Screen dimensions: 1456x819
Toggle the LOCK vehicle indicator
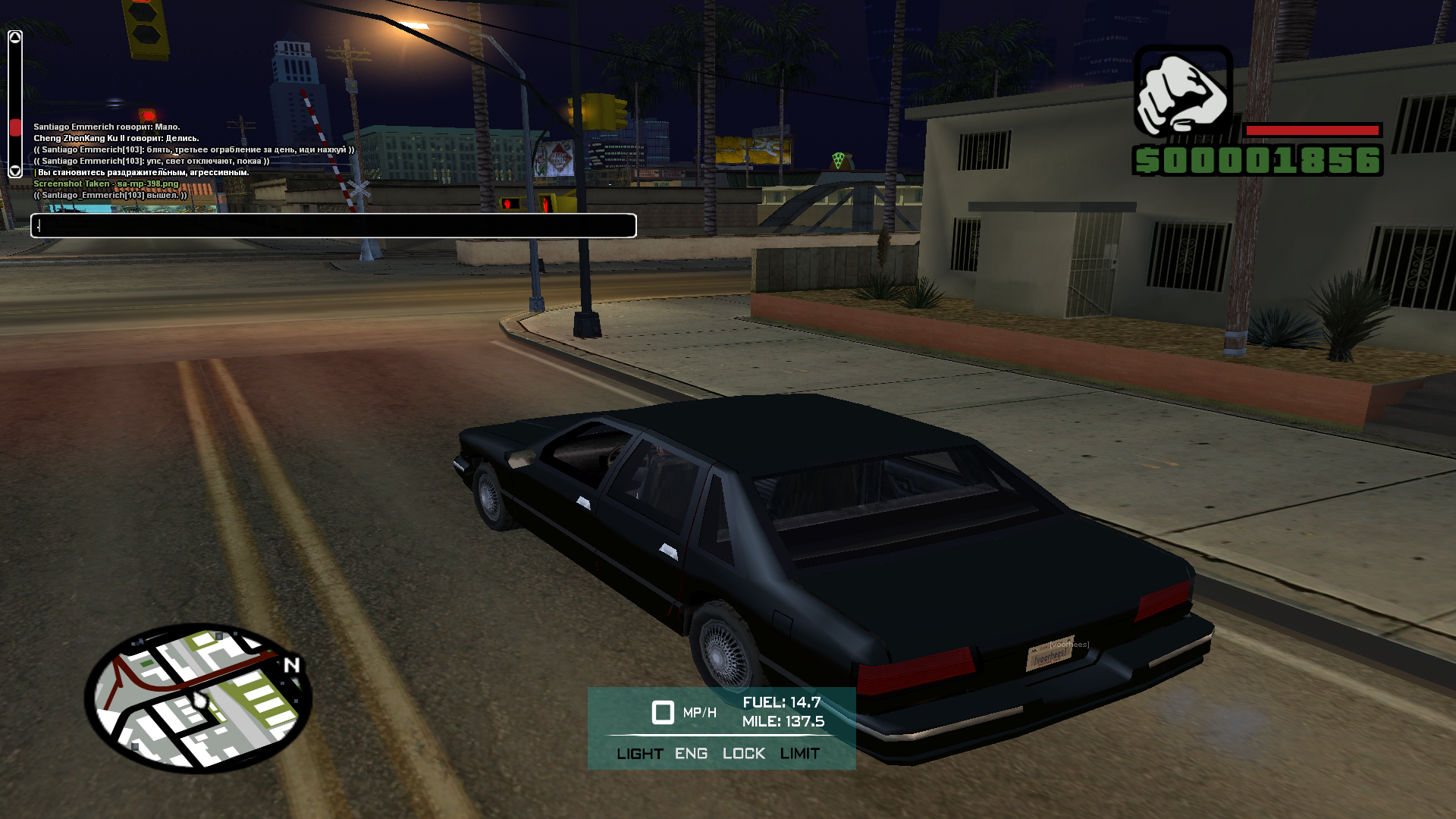[743, 754]
